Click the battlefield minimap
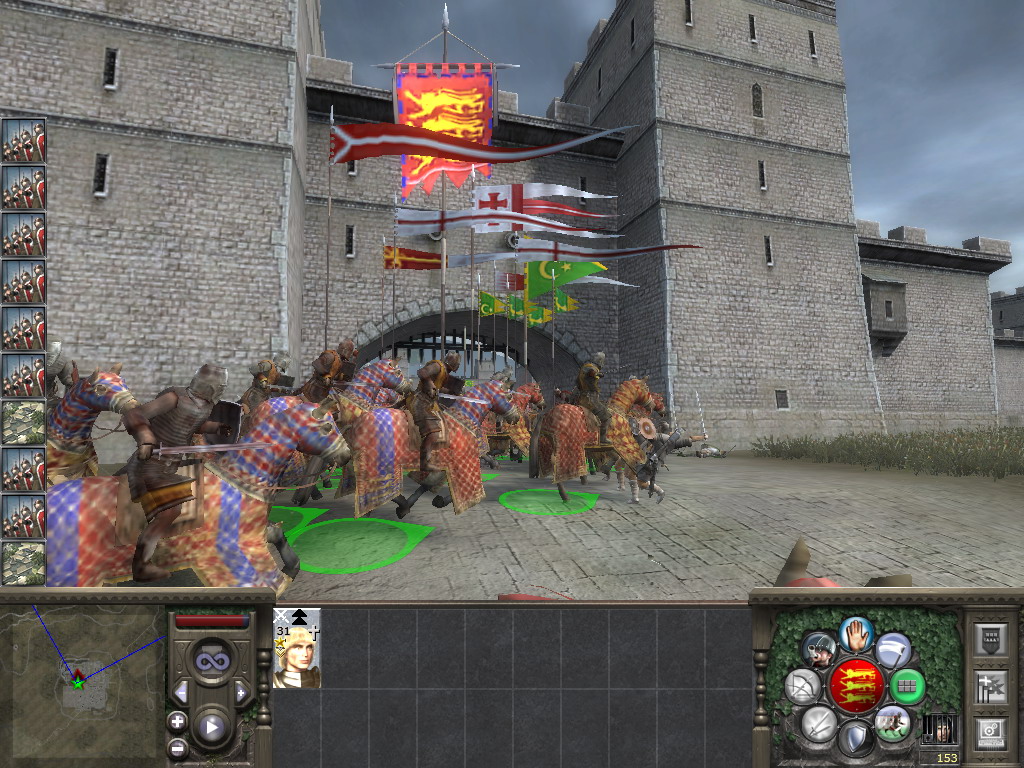This screenshot has height=768, width=1024. pos(82,681)
